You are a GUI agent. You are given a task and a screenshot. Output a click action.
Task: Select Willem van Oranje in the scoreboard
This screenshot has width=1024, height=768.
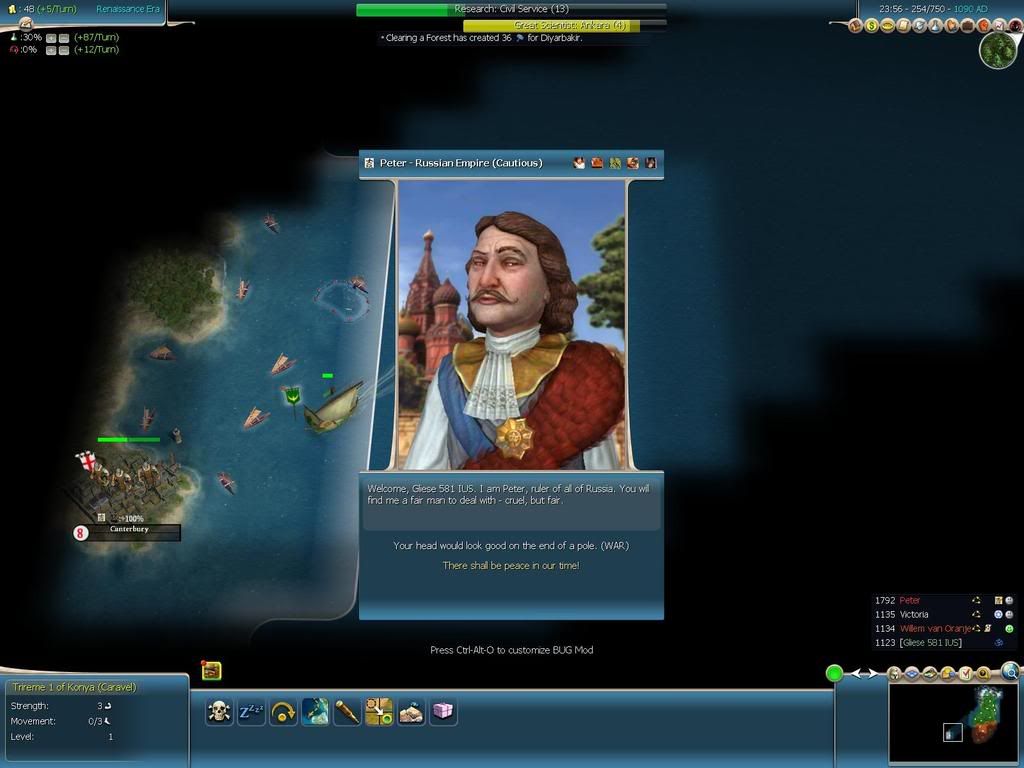point(934,629)
